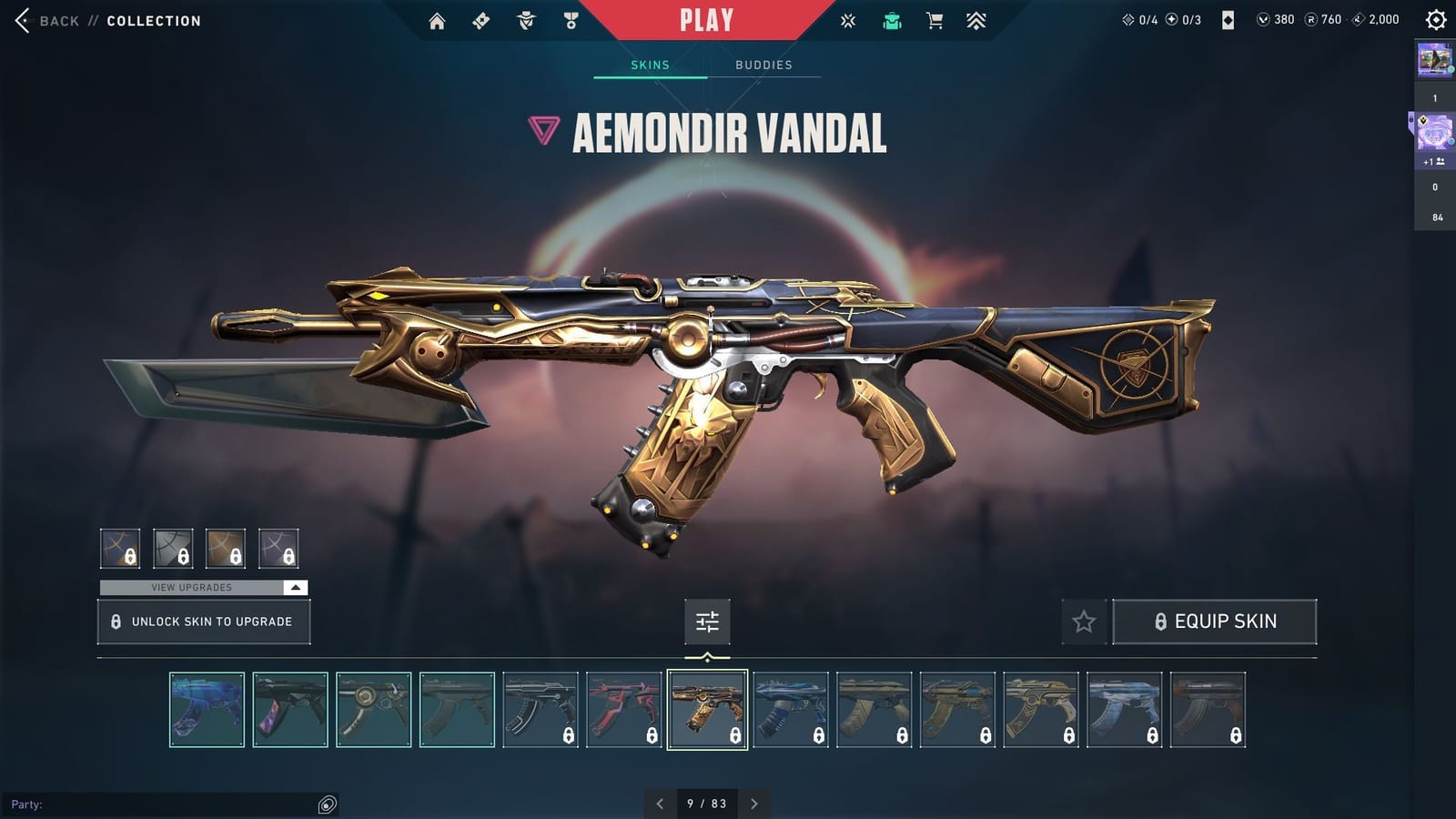Collapse the View Upgrades panel arrow
Viewport: 1456px width, 819px height.
click(x=295, y=587)
